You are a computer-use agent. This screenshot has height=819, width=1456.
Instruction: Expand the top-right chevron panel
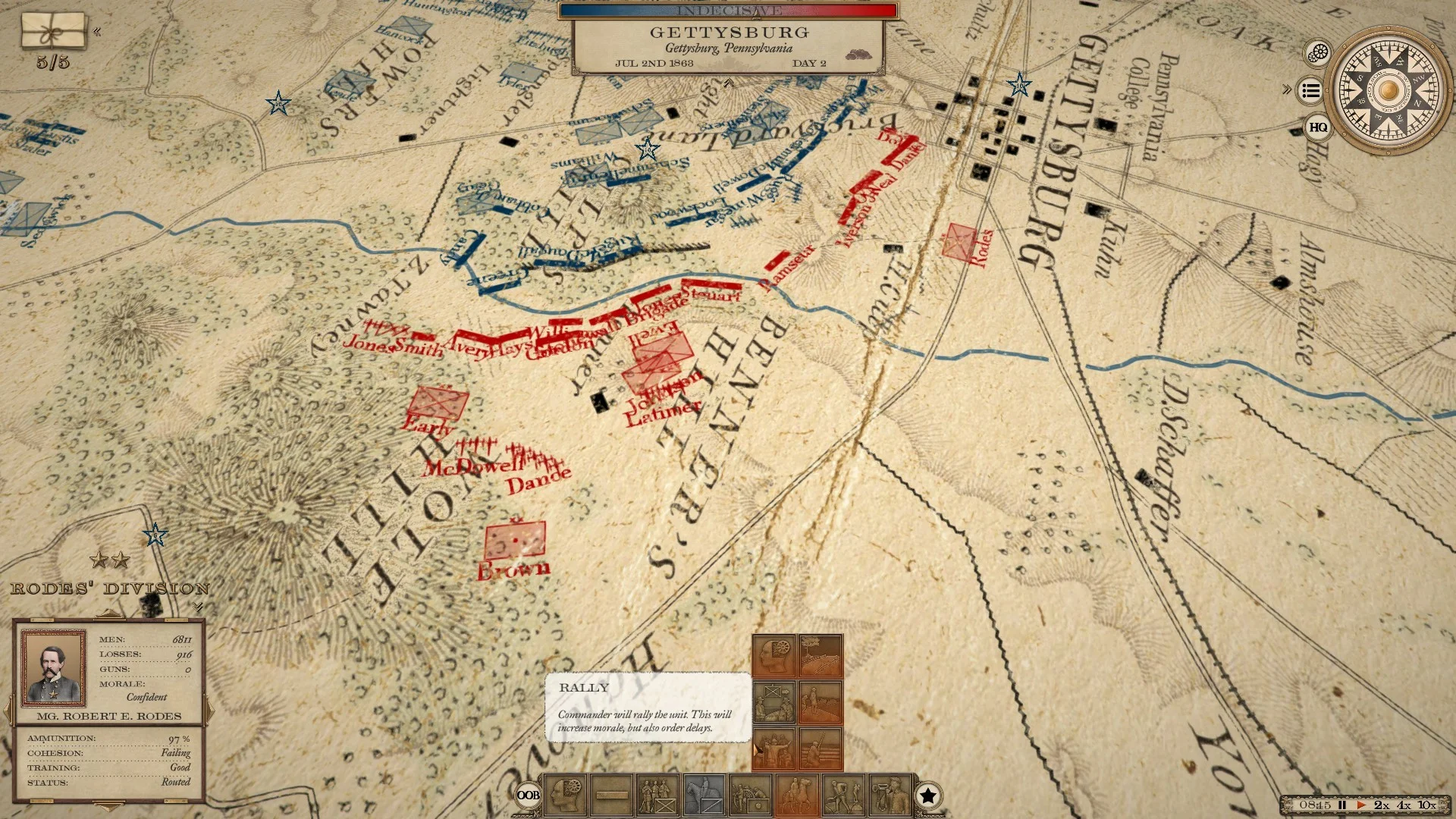pyautogui.click(x=1287, y=89)
